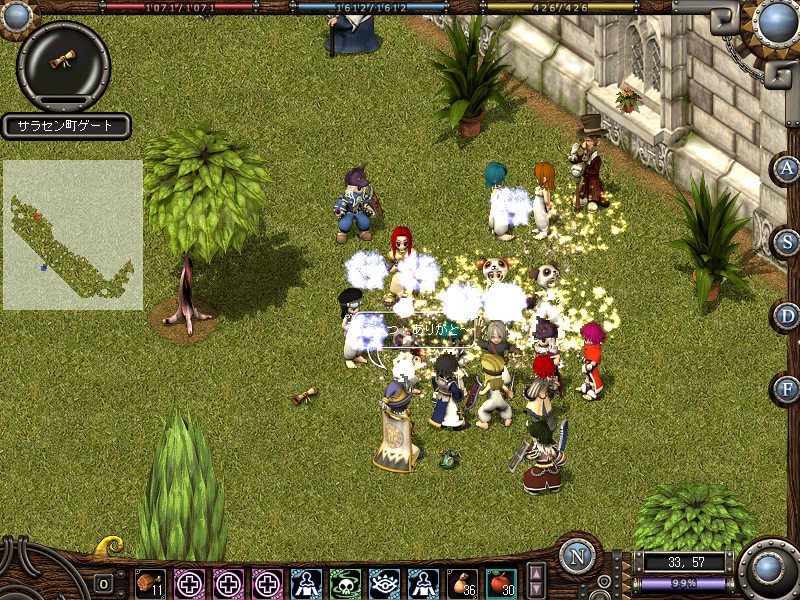This screenshot has width=800, height=600.
Task: Click the S side button
Action: pos(788,241)
